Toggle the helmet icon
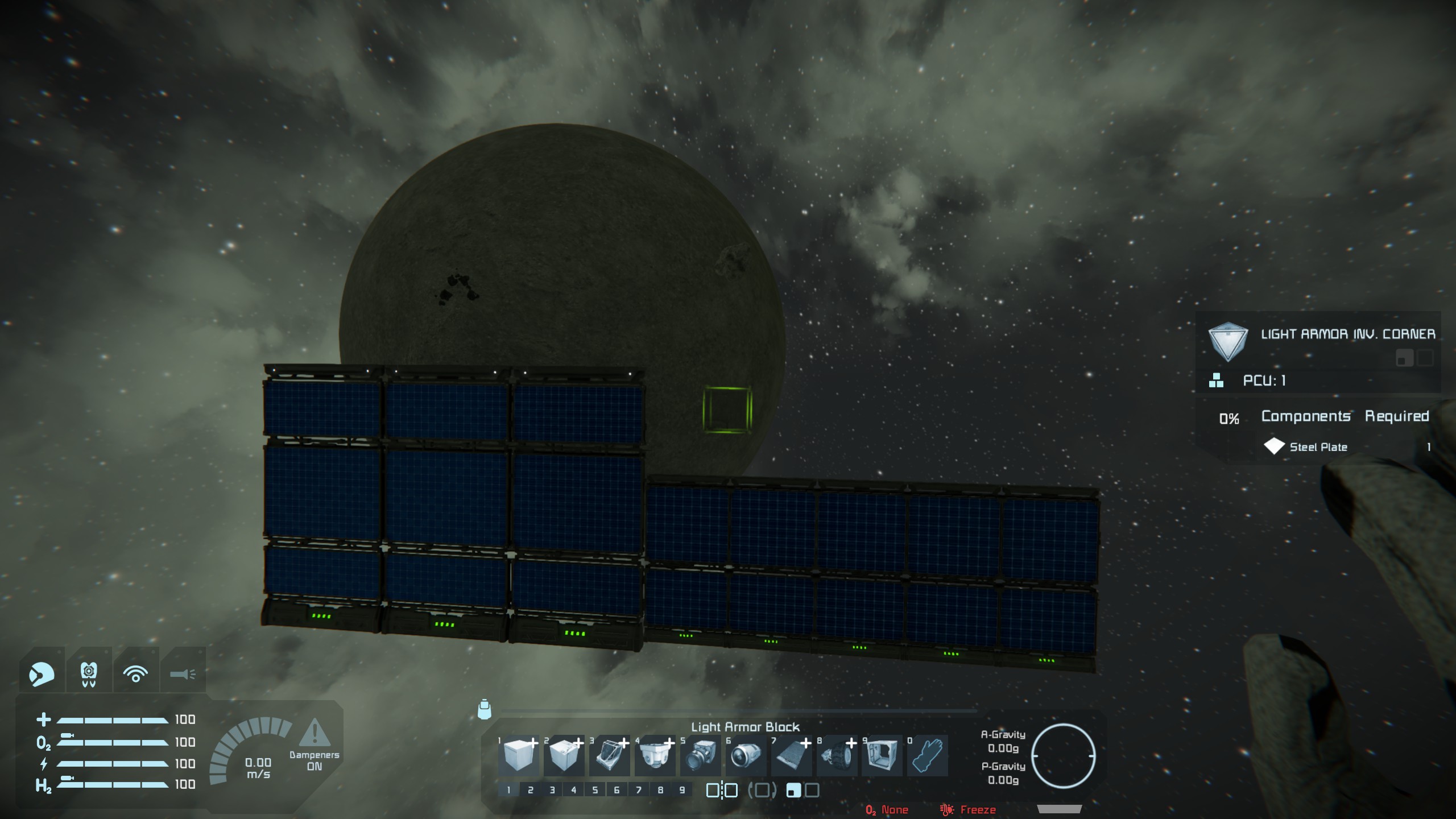The width and height of the screenshot is (1456, 819). coord(42,674)
